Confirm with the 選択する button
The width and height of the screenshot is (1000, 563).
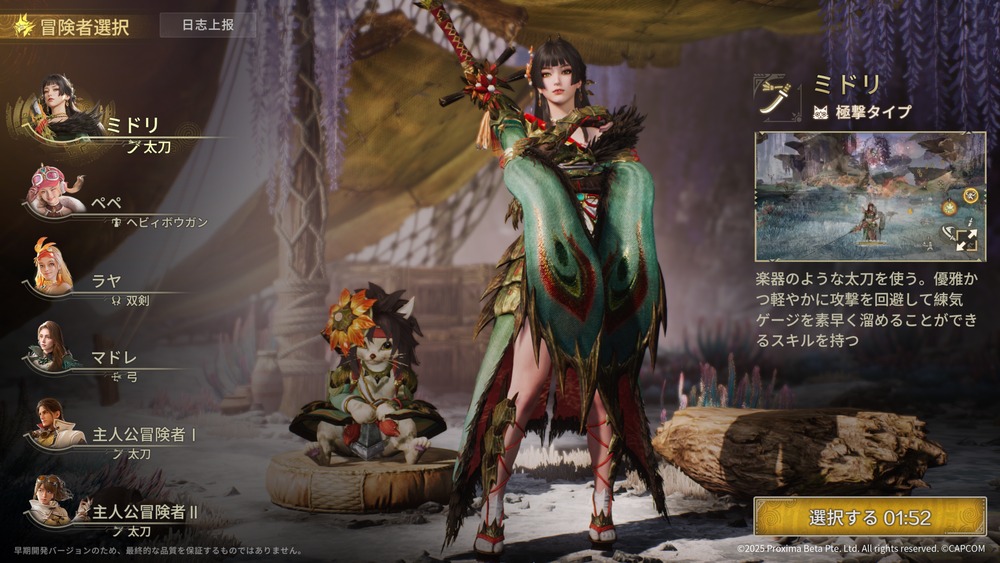(869, 517)
